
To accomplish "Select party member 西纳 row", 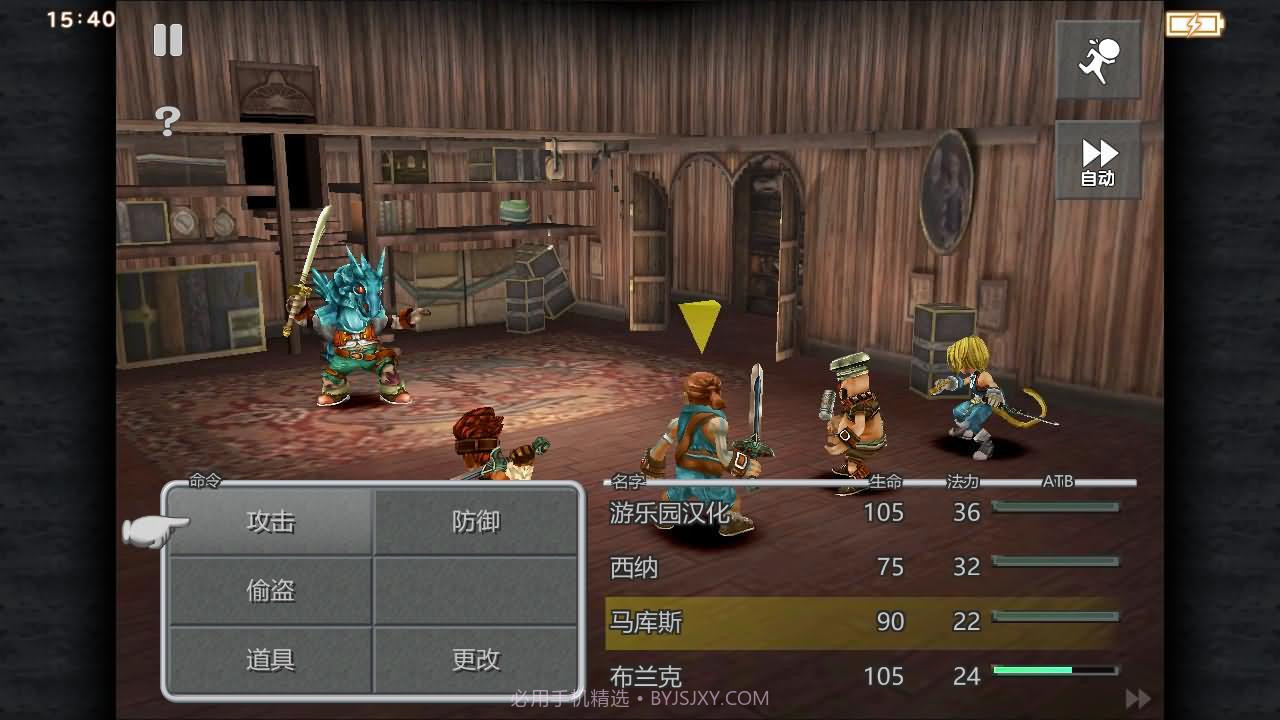I will 860,567.
